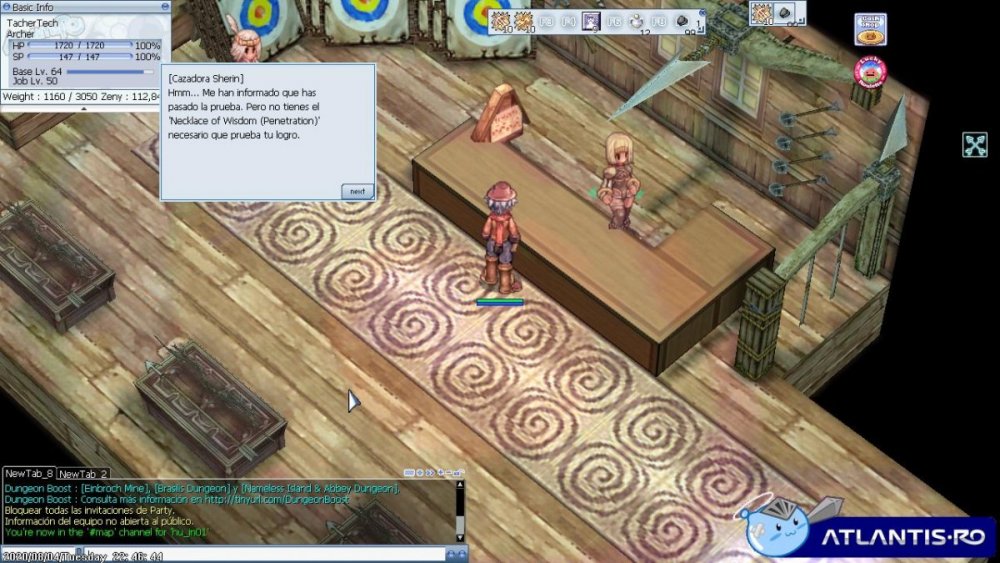Minimize the Basic Info window
Viewport: 1000px width, 563px height.
click(x=163, y=6)
